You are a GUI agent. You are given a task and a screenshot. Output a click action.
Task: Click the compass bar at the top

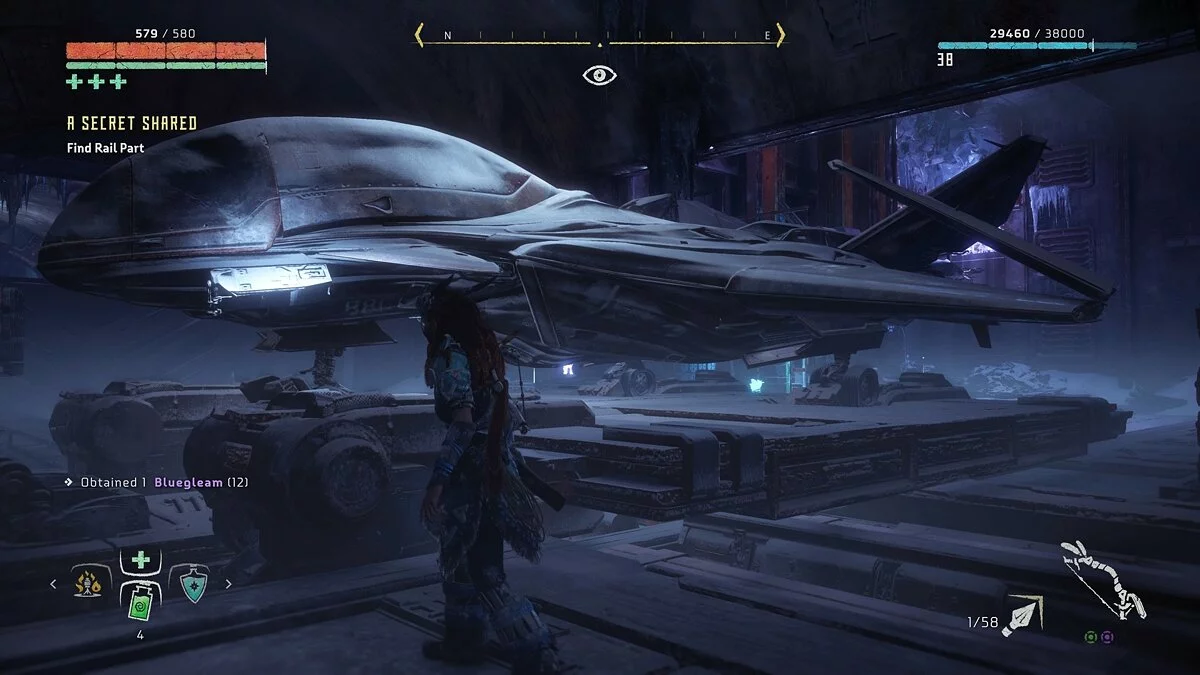tap(599, 37)
